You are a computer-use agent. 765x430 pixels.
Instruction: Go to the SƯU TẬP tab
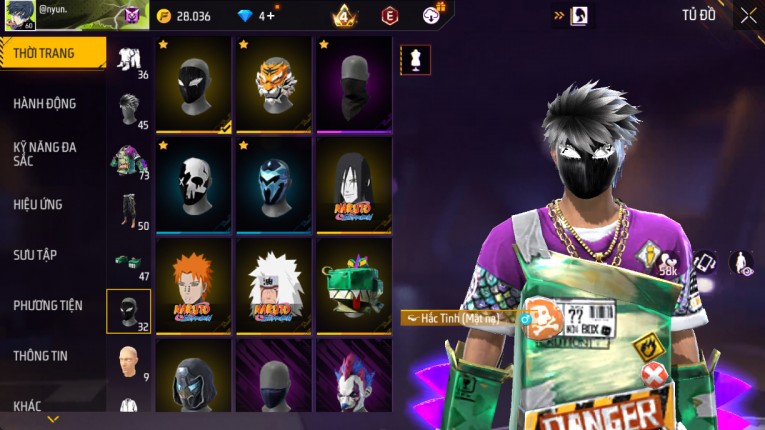coord(35,254)
